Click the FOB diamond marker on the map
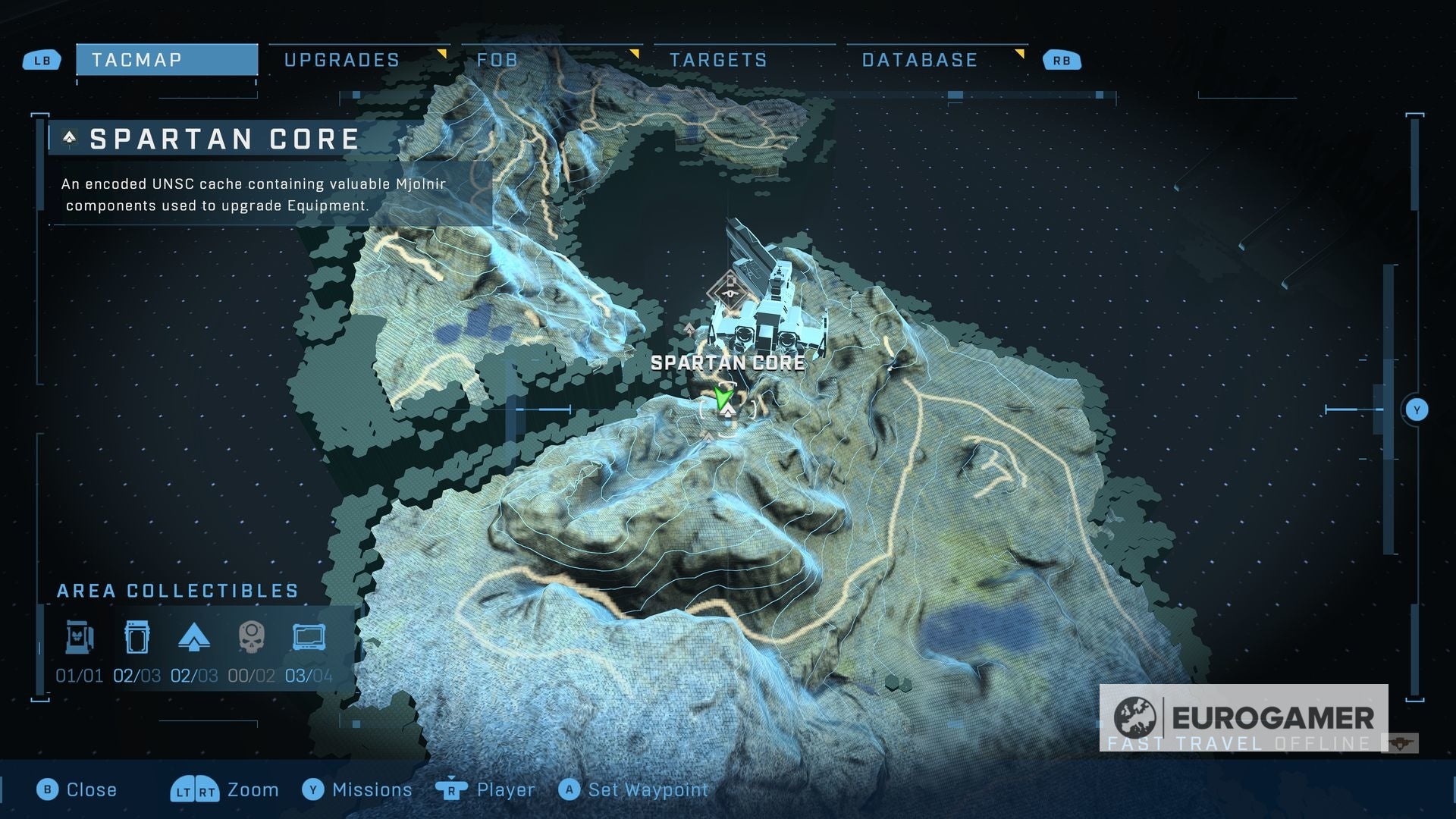 (x=729, y=288)
